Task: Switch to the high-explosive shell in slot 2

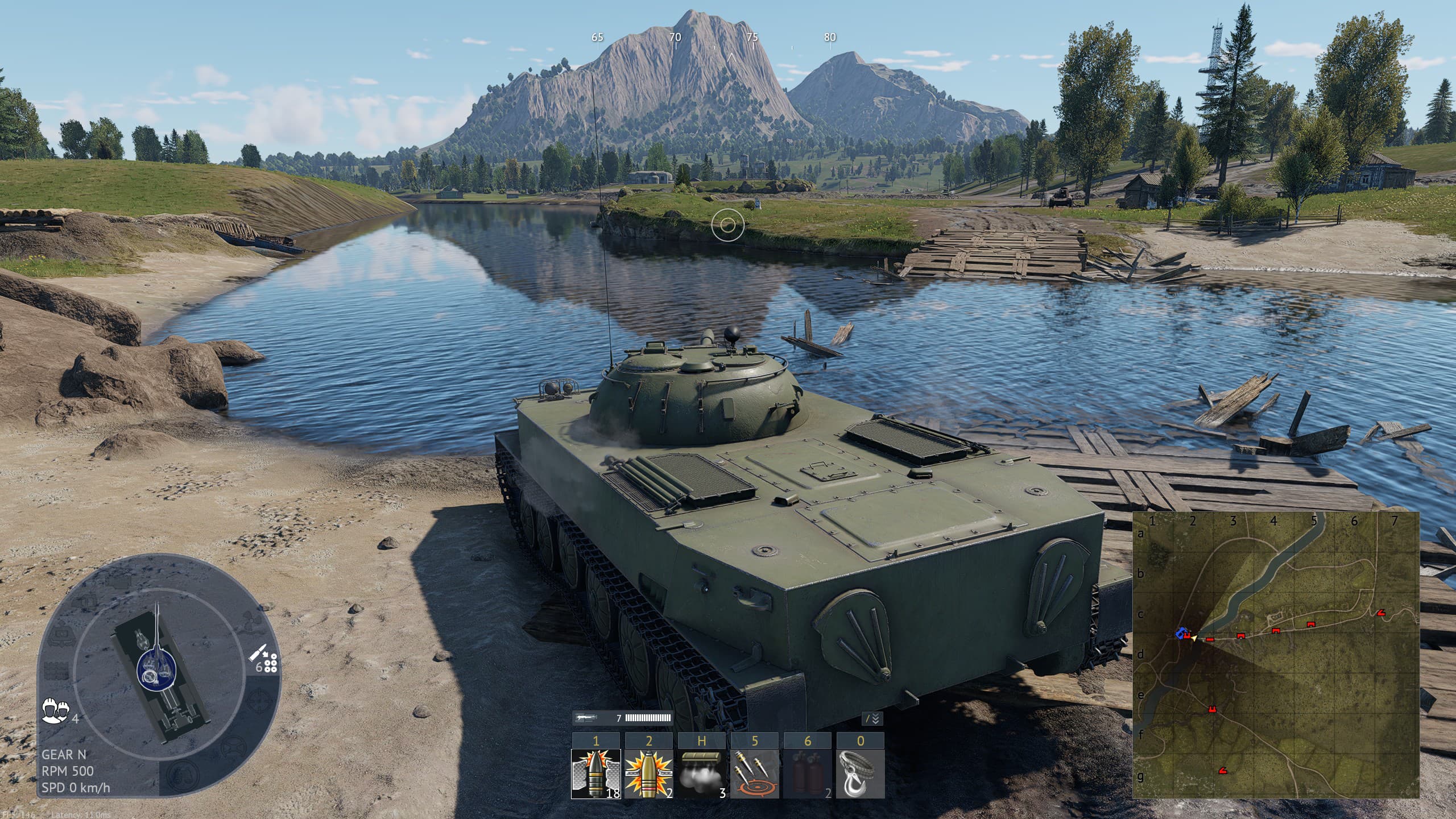Action: (648, 773)
